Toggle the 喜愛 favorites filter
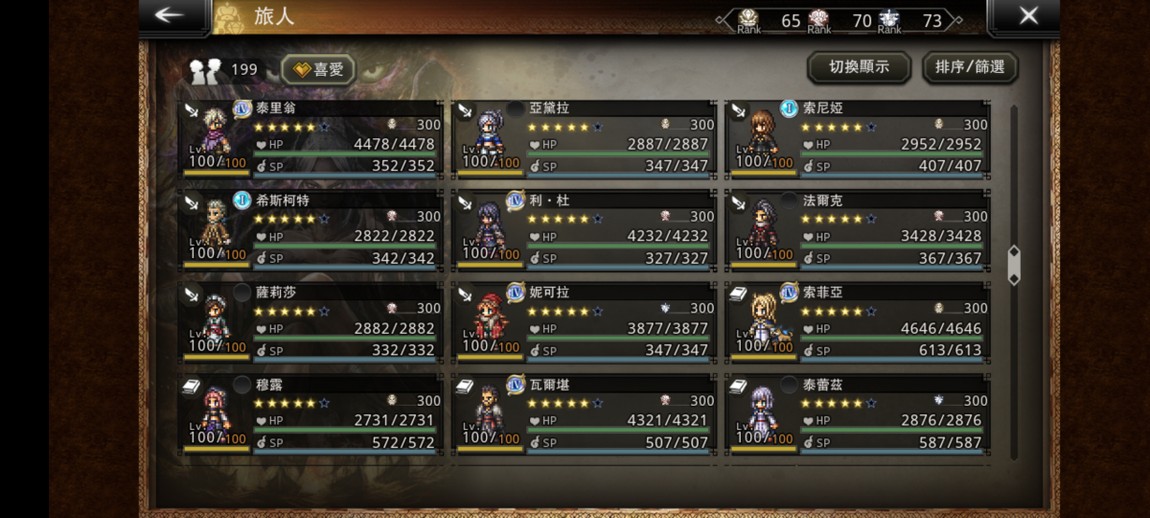Screen dimensions: 1150x518 pos(318,69)
